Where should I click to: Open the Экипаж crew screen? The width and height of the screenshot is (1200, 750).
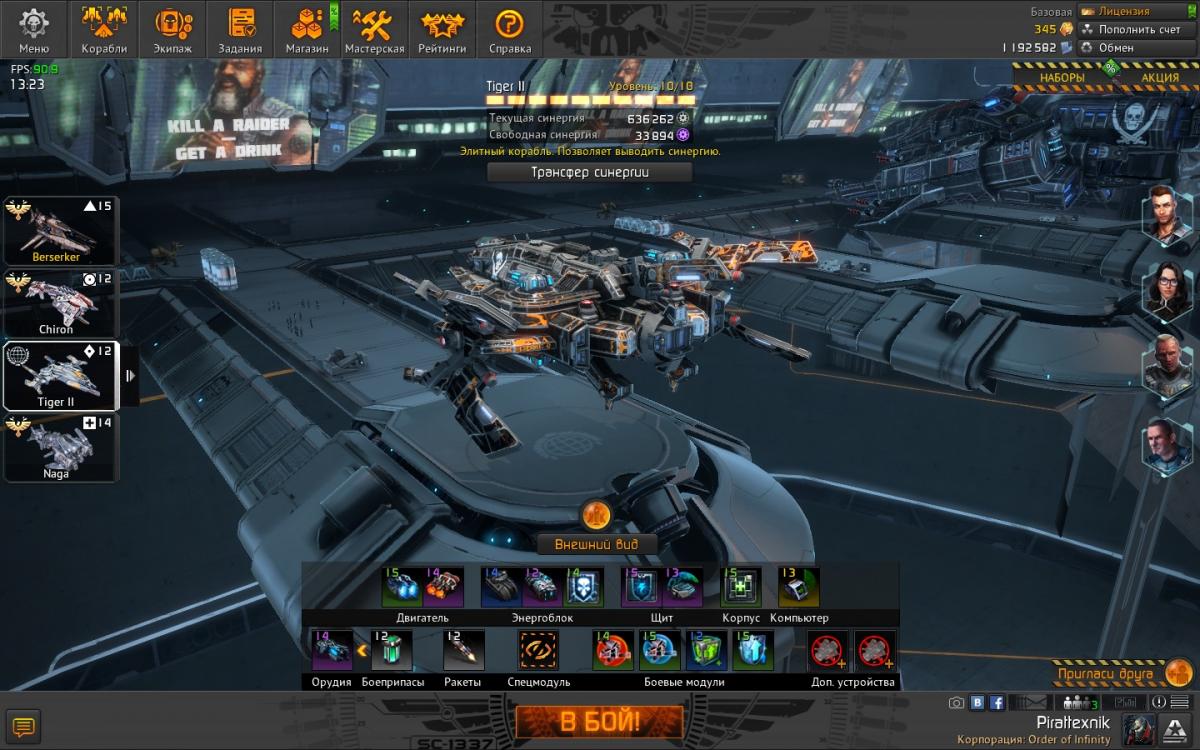174,29
